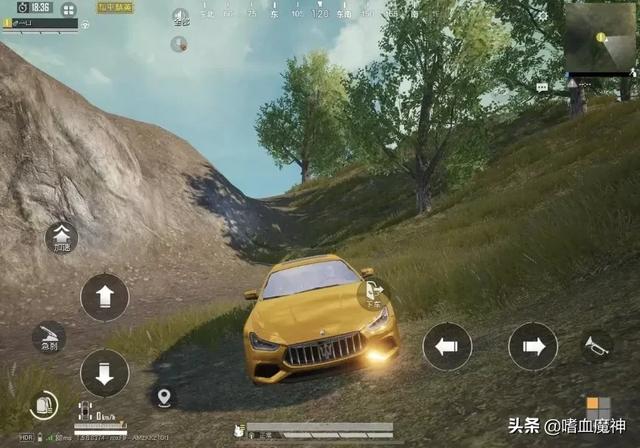
Task: Steer left with the left-arrow button
Action: coord(447,347)
